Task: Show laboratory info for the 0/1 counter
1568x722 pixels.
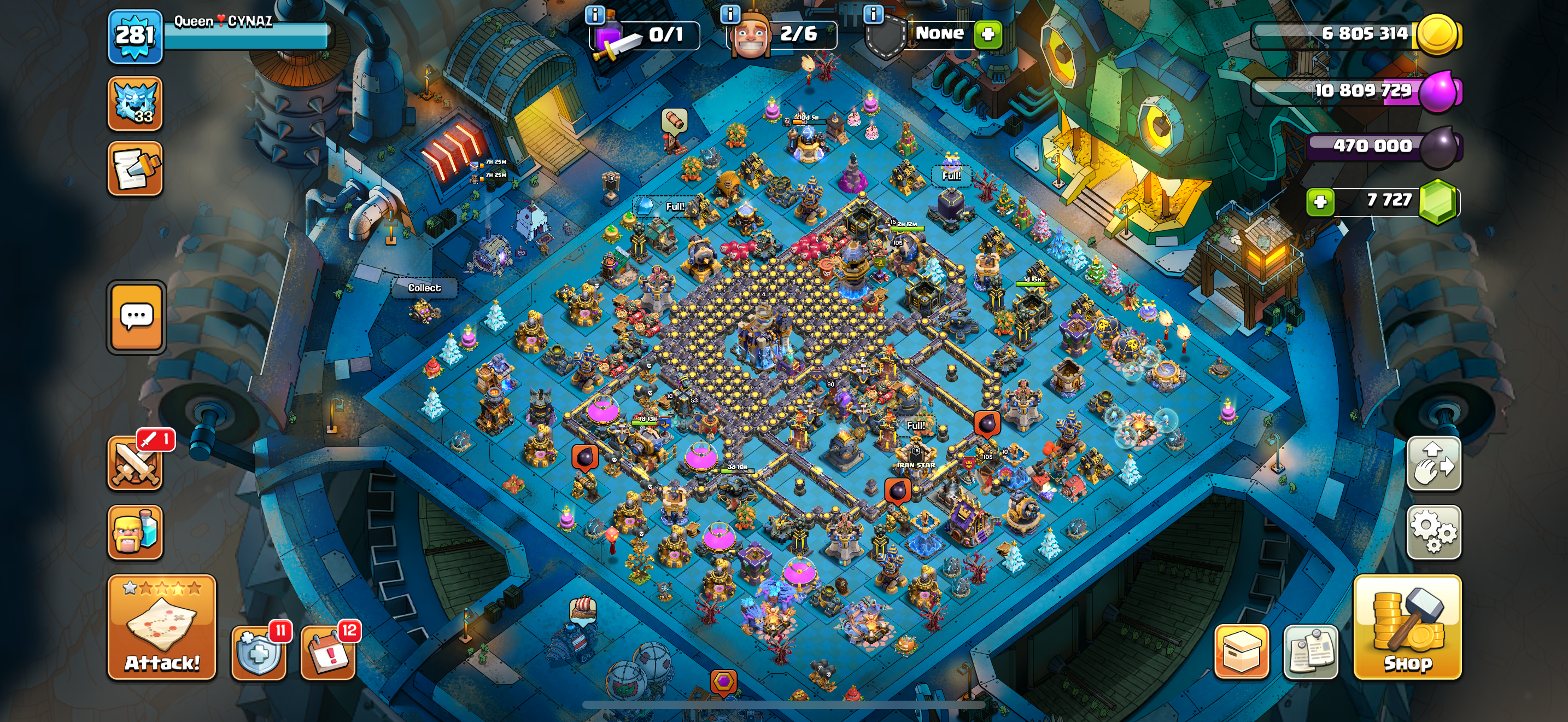Action: [595, 13]
